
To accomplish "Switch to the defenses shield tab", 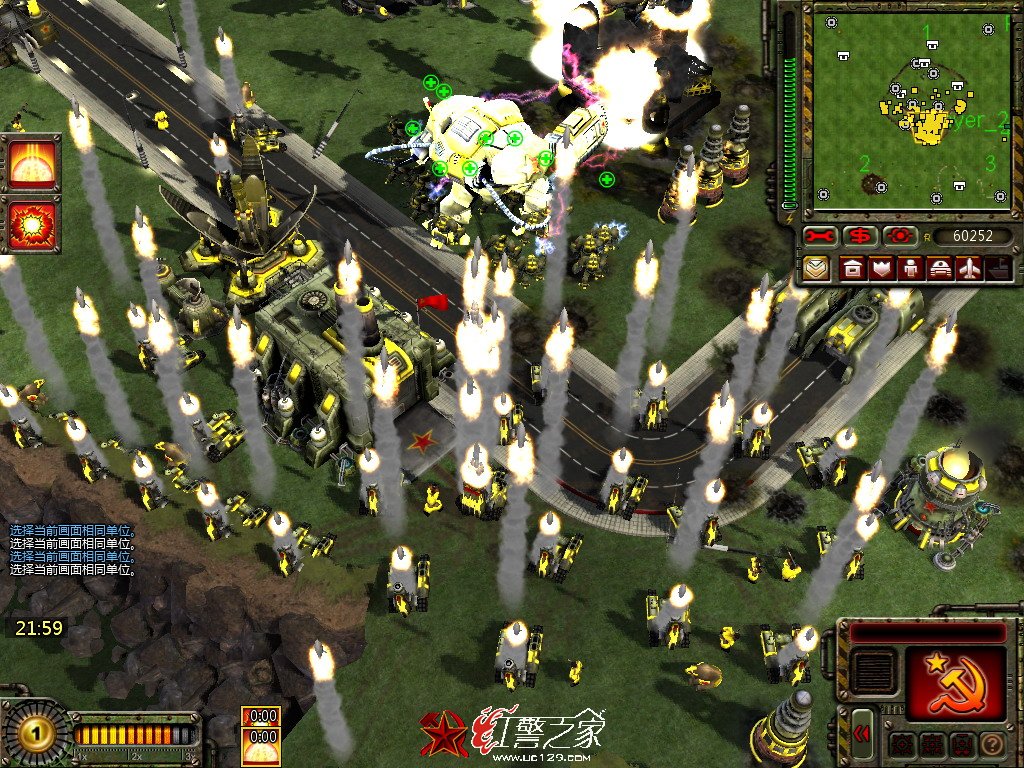I will point(882,268).
